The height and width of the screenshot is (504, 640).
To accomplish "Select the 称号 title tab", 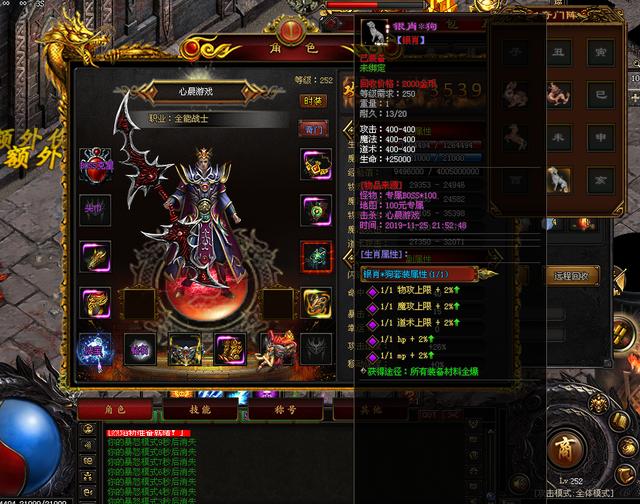I will [286, 408].
